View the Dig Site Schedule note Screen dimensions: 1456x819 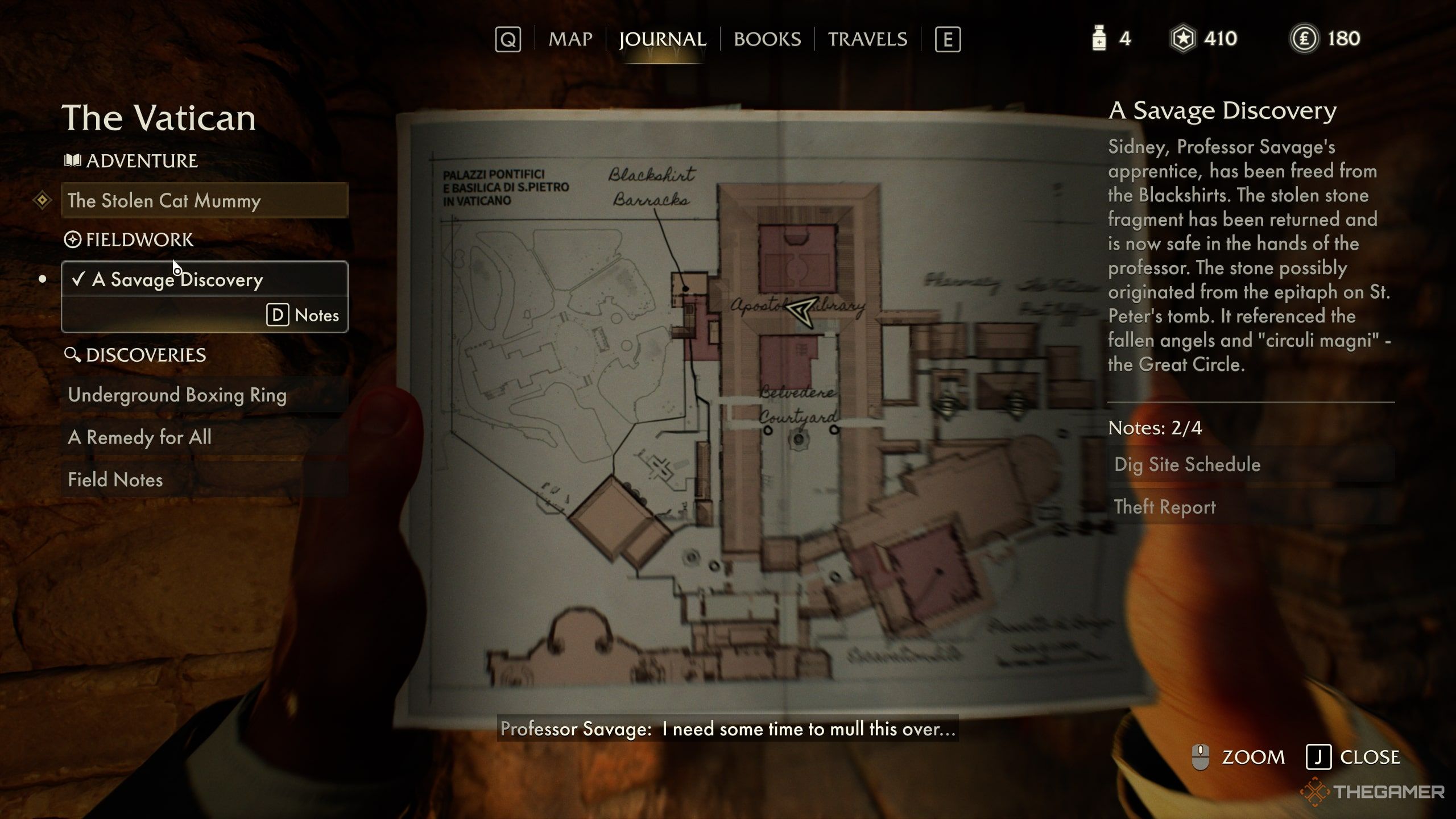click(x=1250, y=464)
